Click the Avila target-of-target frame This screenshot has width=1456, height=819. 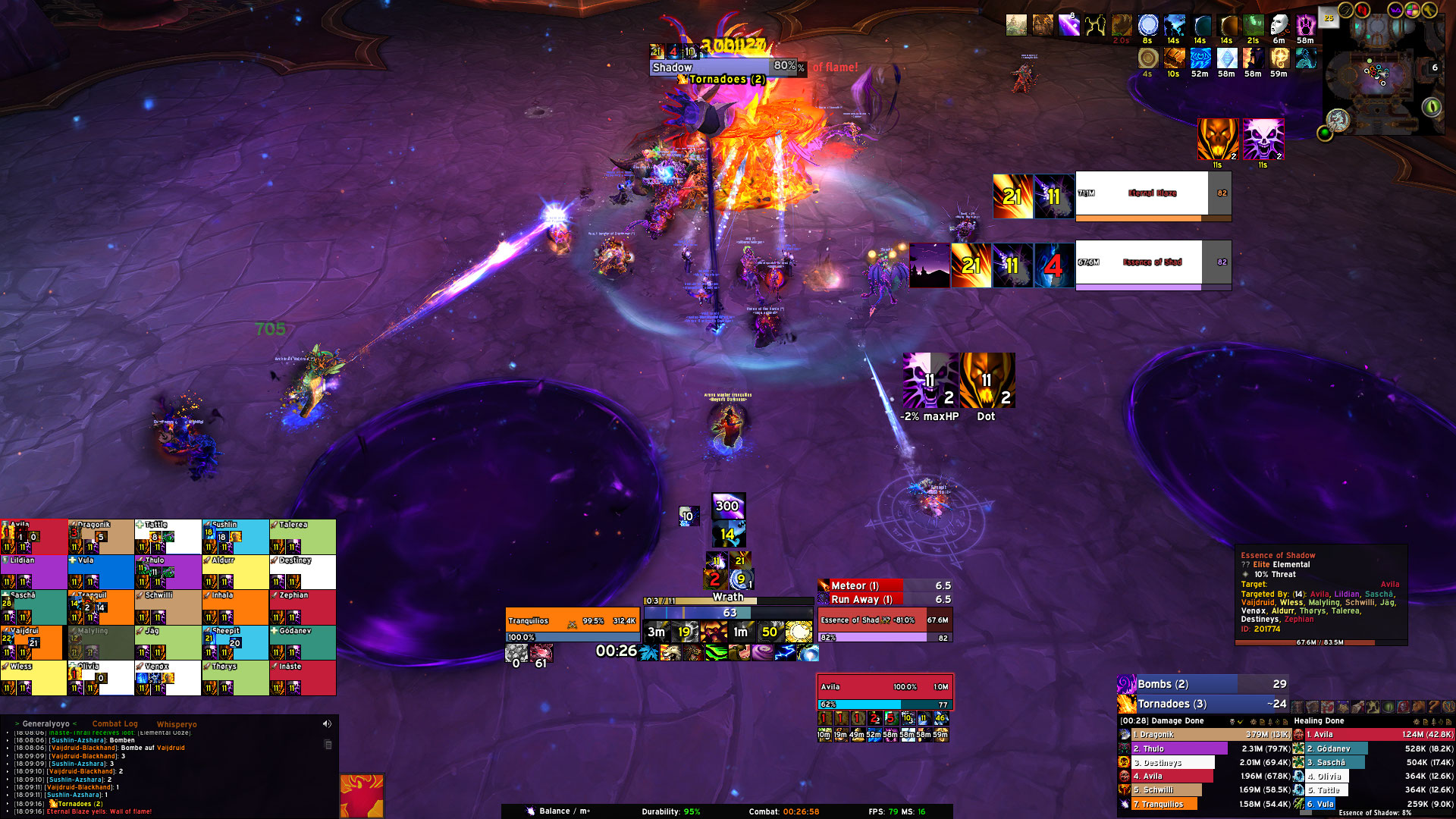[x=884, y=687]
